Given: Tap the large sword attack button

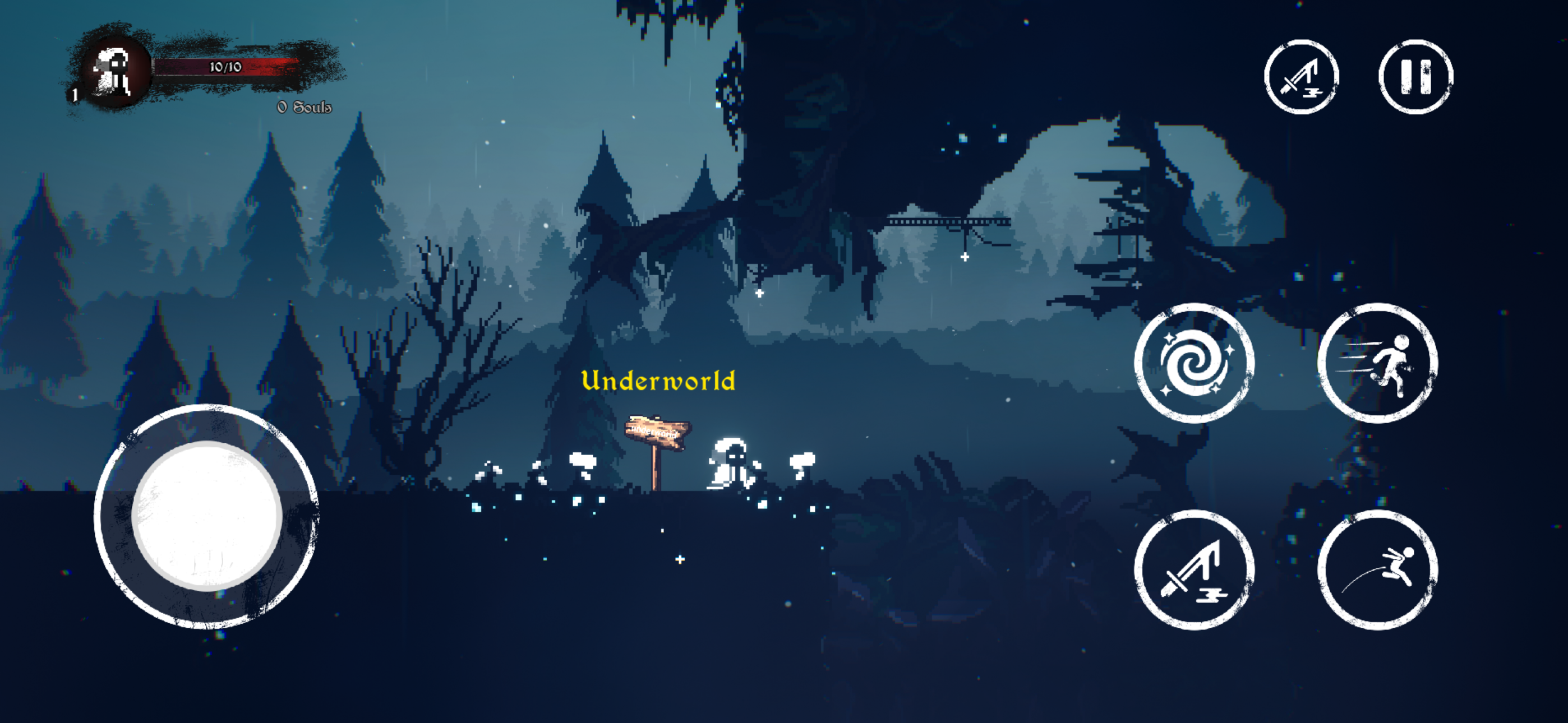Looking at the screenshot, I should pyautogui.click(x=1195, y=570).
